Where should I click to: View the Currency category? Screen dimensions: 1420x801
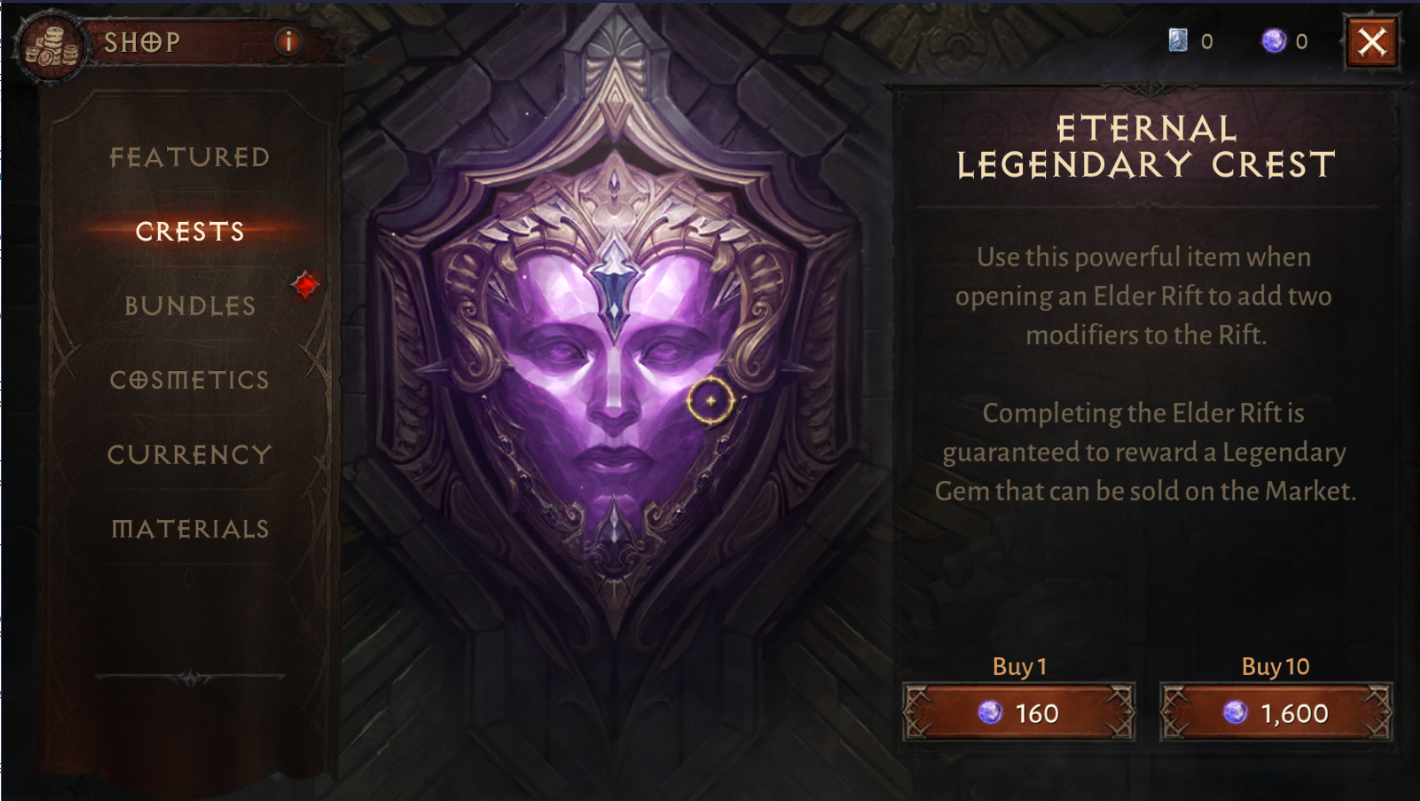(190, 454)
